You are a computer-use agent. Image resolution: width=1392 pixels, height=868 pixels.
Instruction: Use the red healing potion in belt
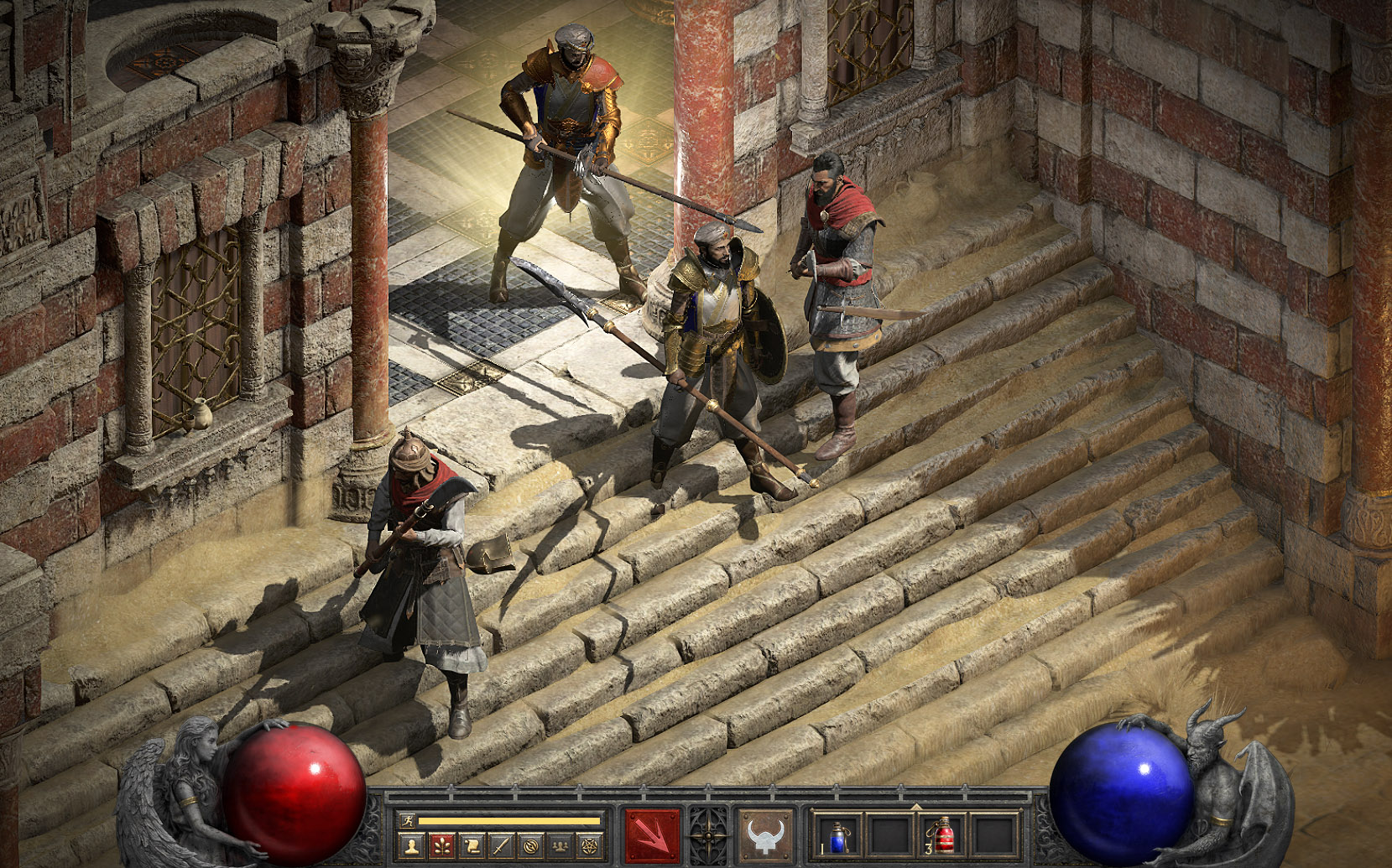943,836
